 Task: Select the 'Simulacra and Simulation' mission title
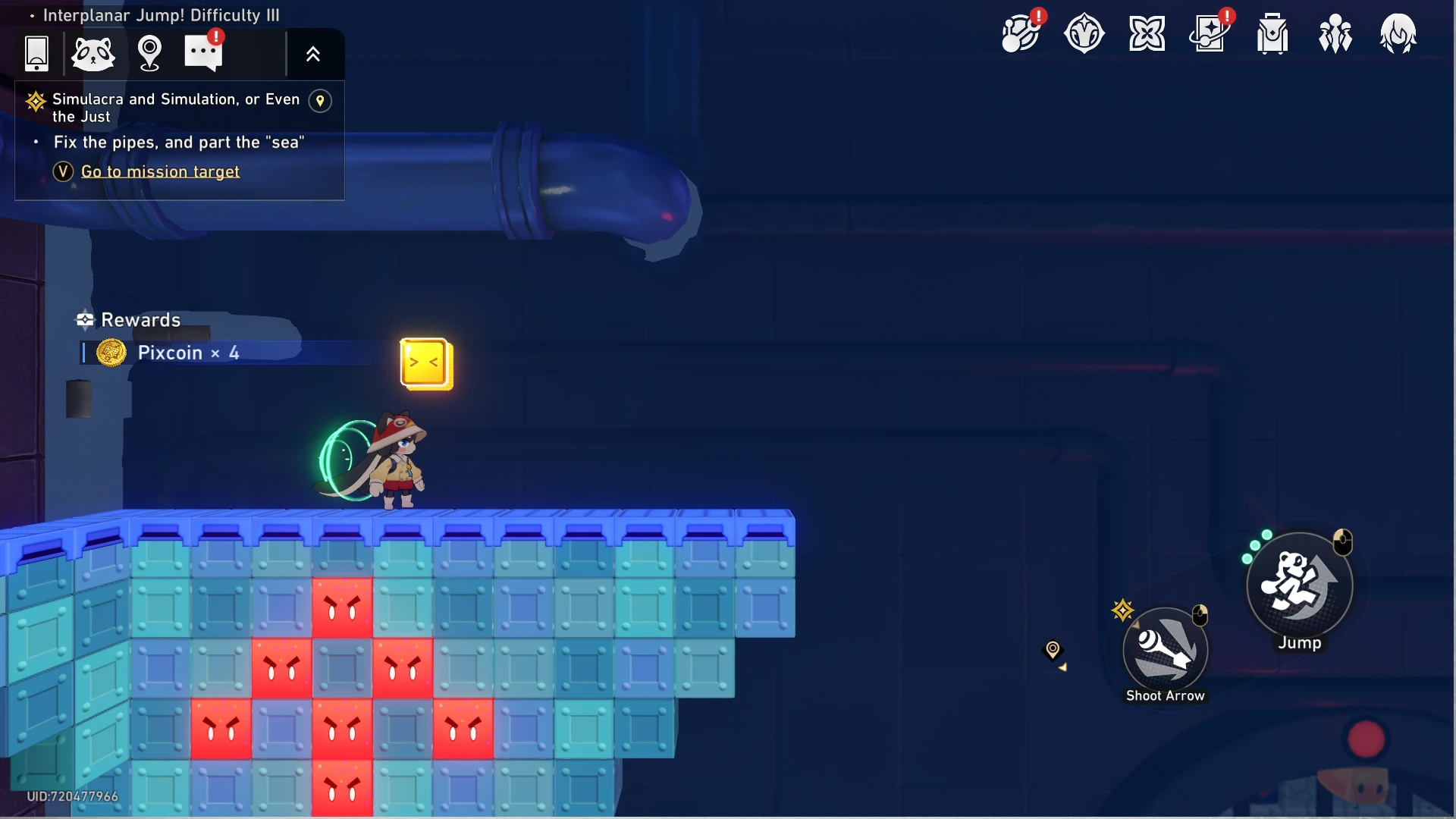[x=175, y=108]
